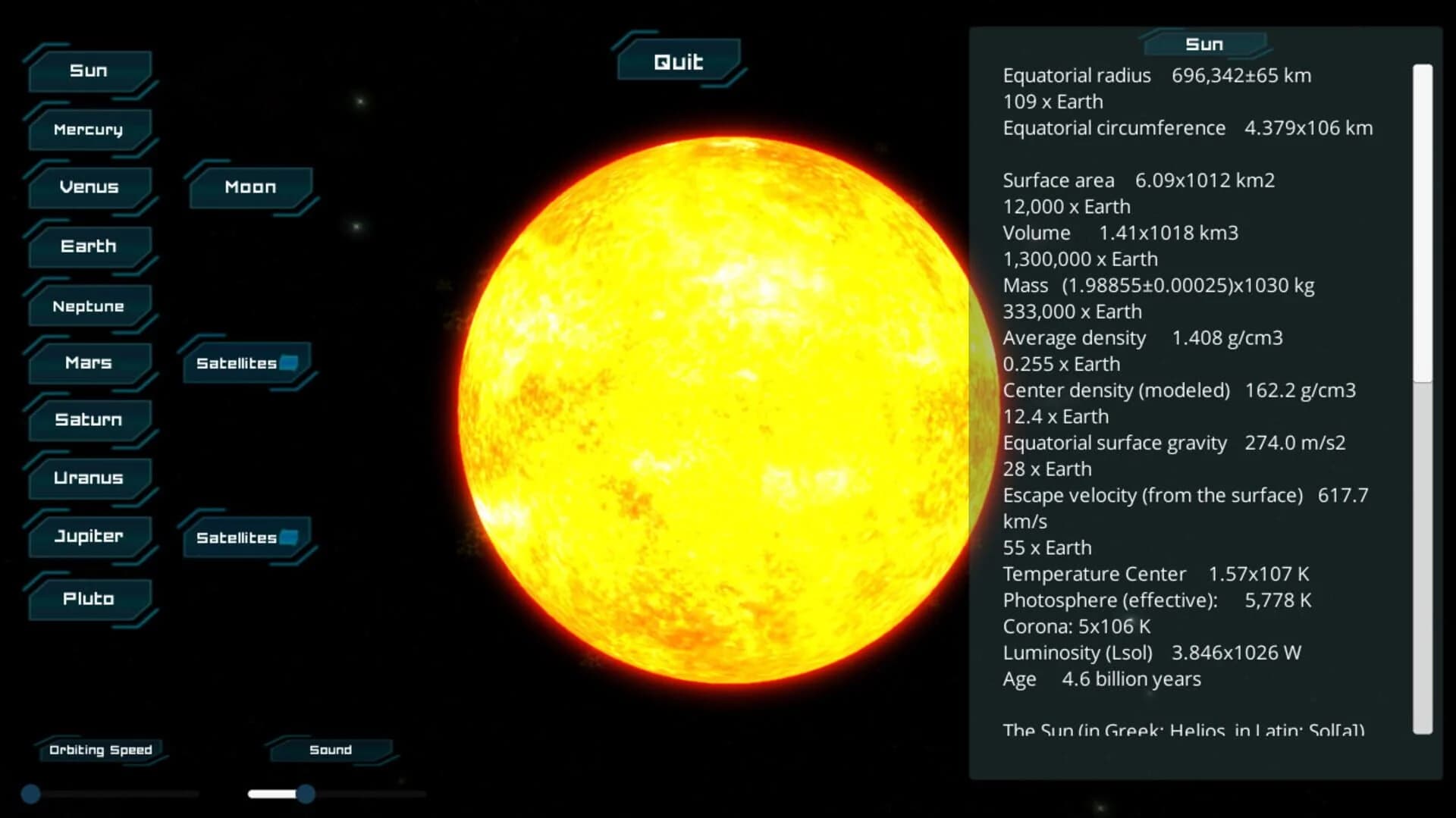The image size is (1456, 818).
Task: Click the Orbiting Speed label
Action: click(x=100, y=749)
